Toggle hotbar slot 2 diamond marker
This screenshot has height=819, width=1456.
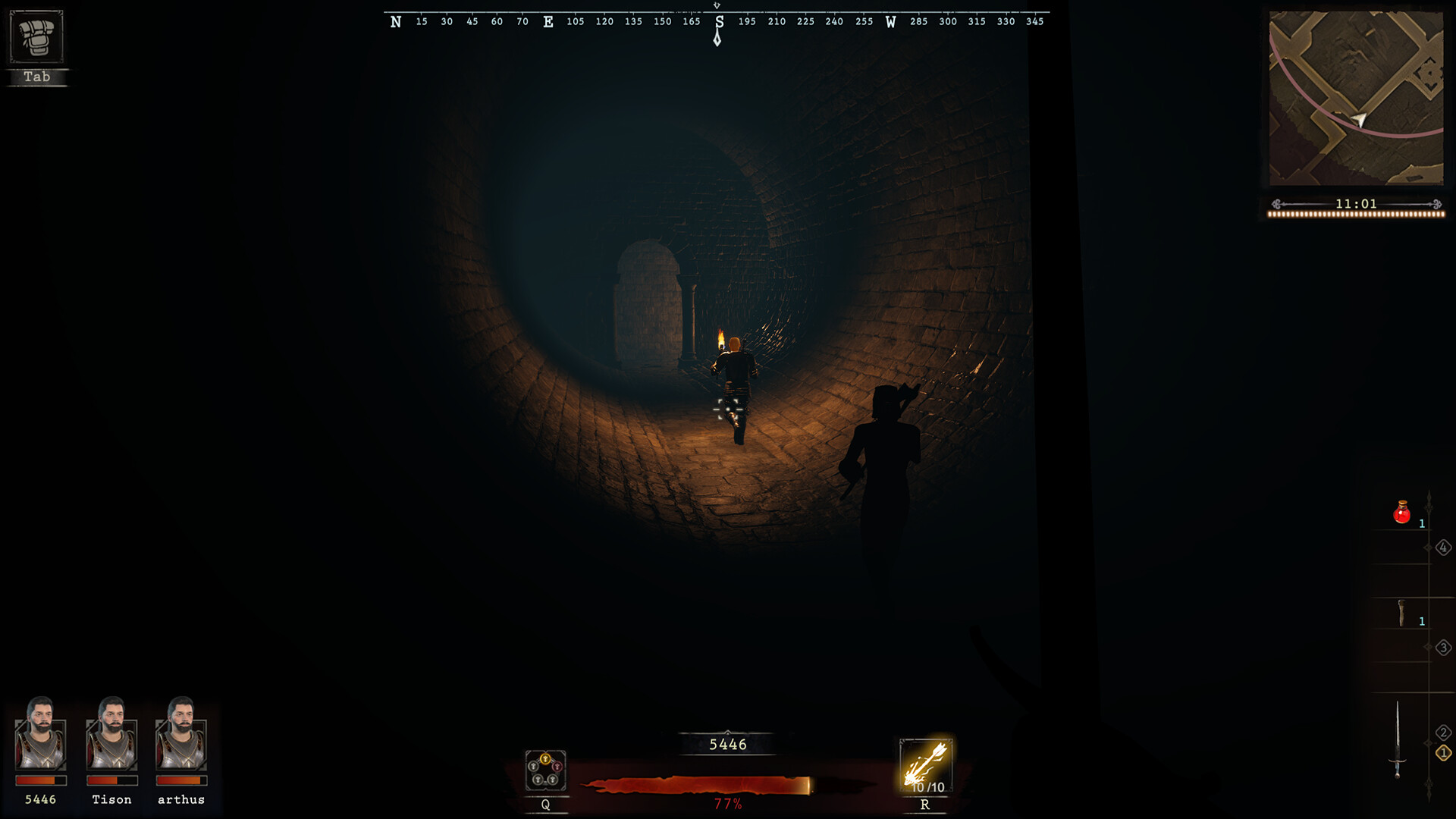1443,733
